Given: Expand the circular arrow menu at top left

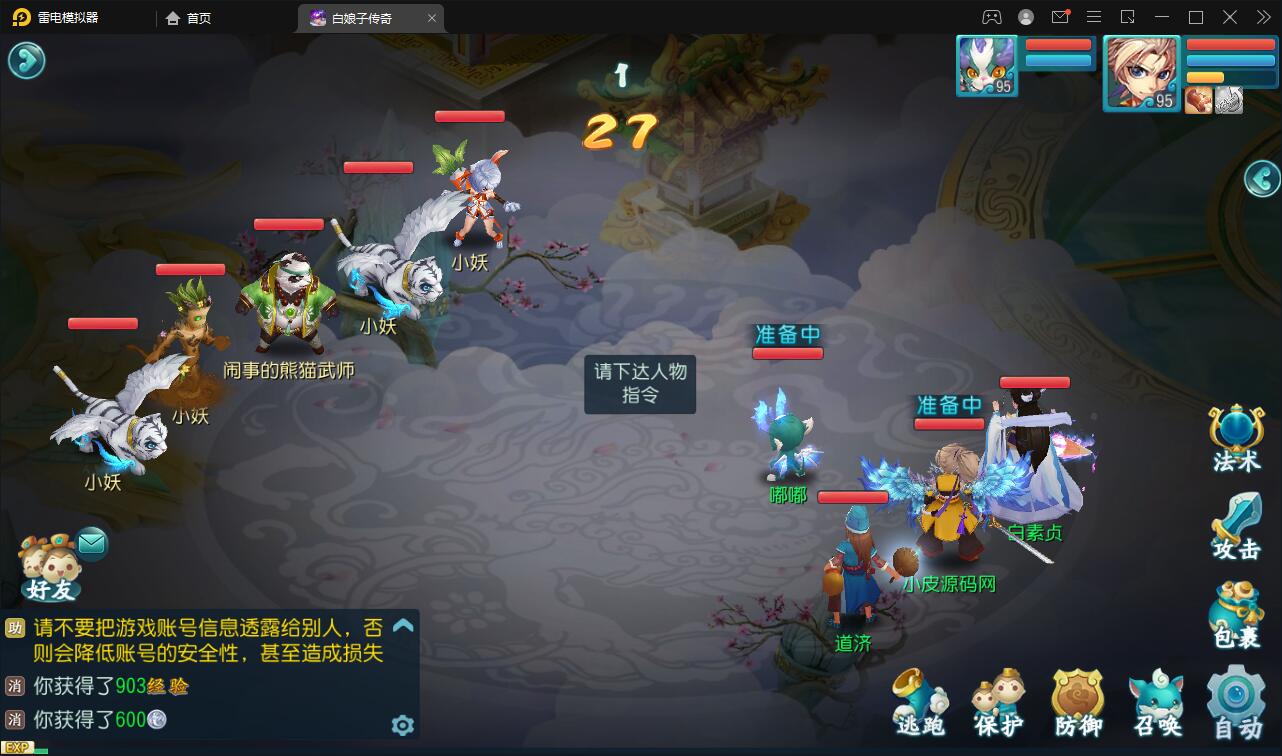Looking at the screenshot, I should 27,60.
